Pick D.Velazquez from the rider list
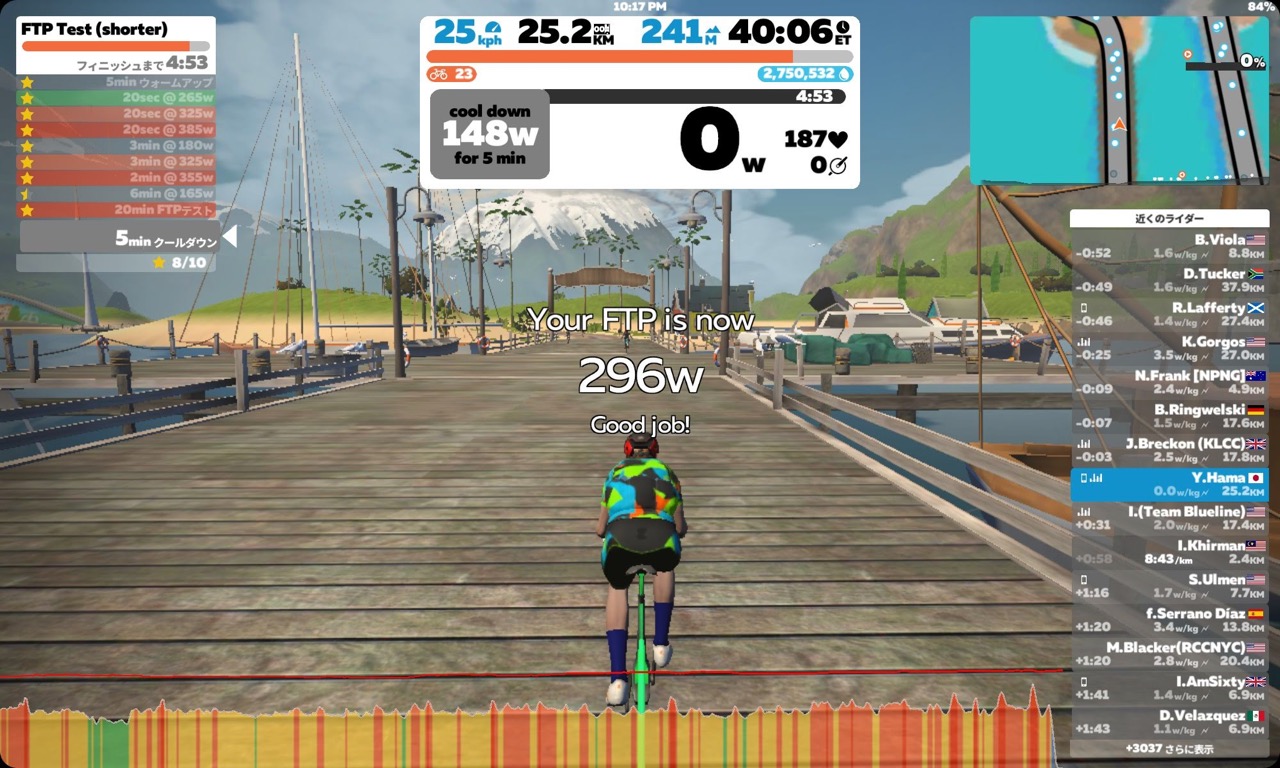The width and height of the screenshot is (1280, 768). coord(1169,722)
